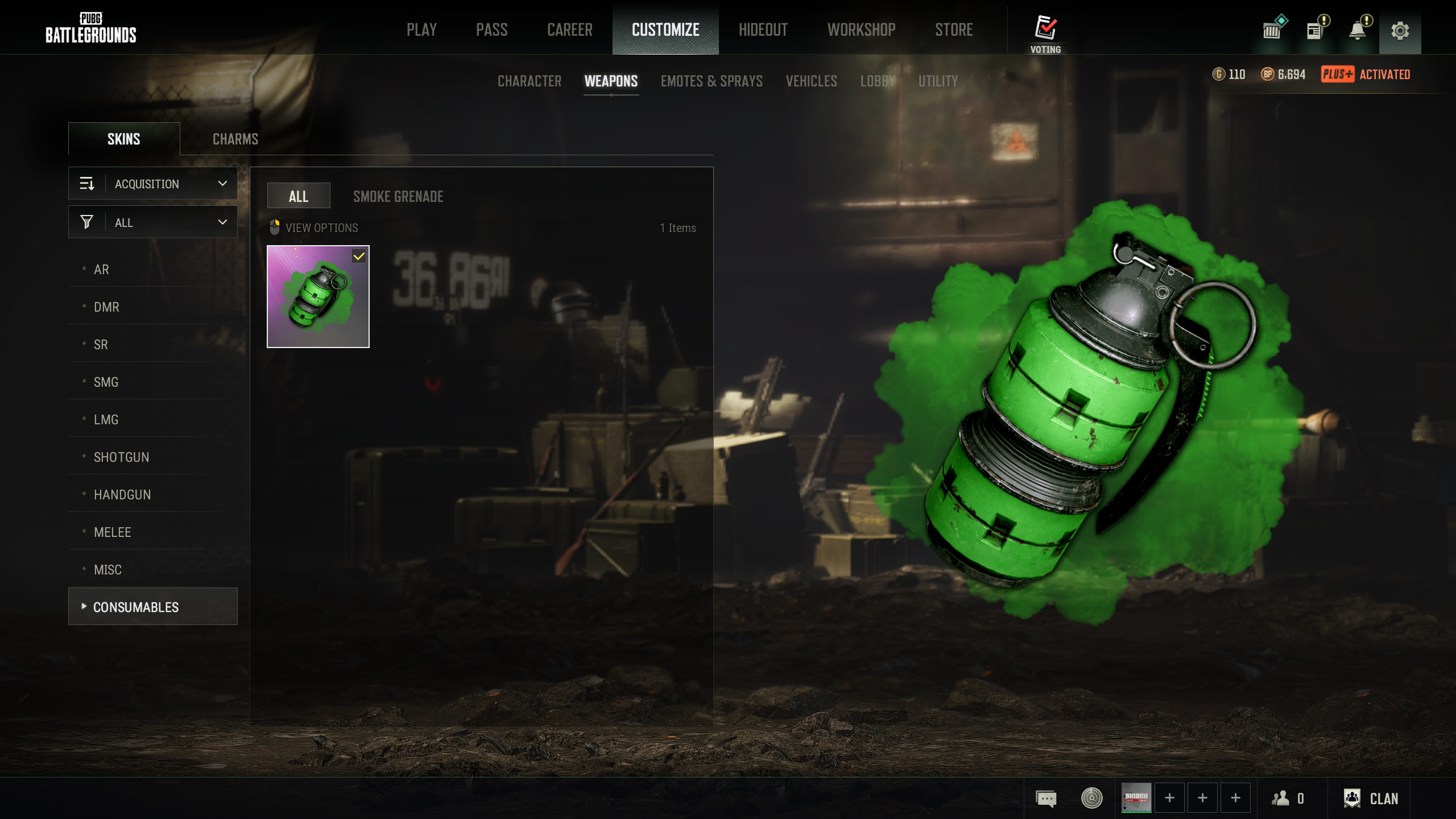Open settings via the gear icon

[x=1400, y=31]
